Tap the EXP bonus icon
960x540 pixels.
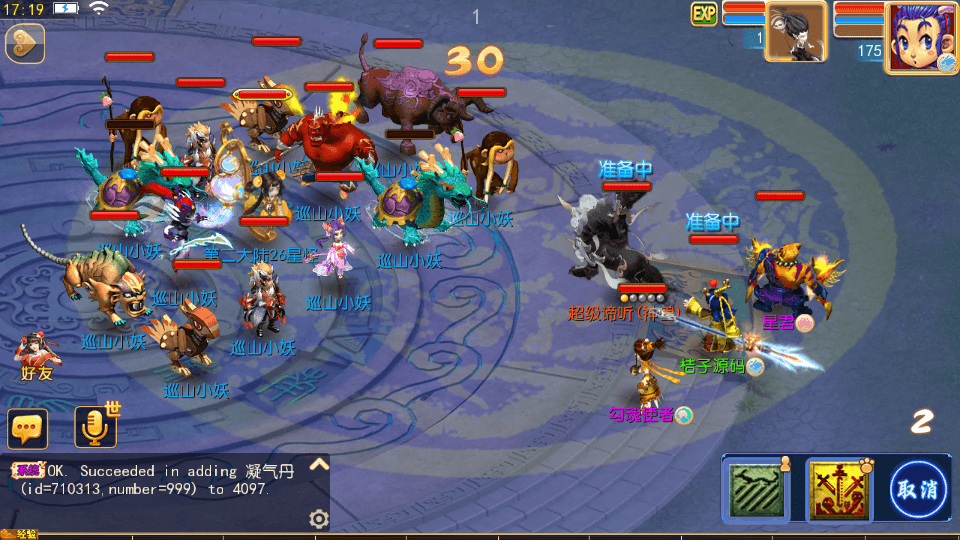(x=704, y=14)
